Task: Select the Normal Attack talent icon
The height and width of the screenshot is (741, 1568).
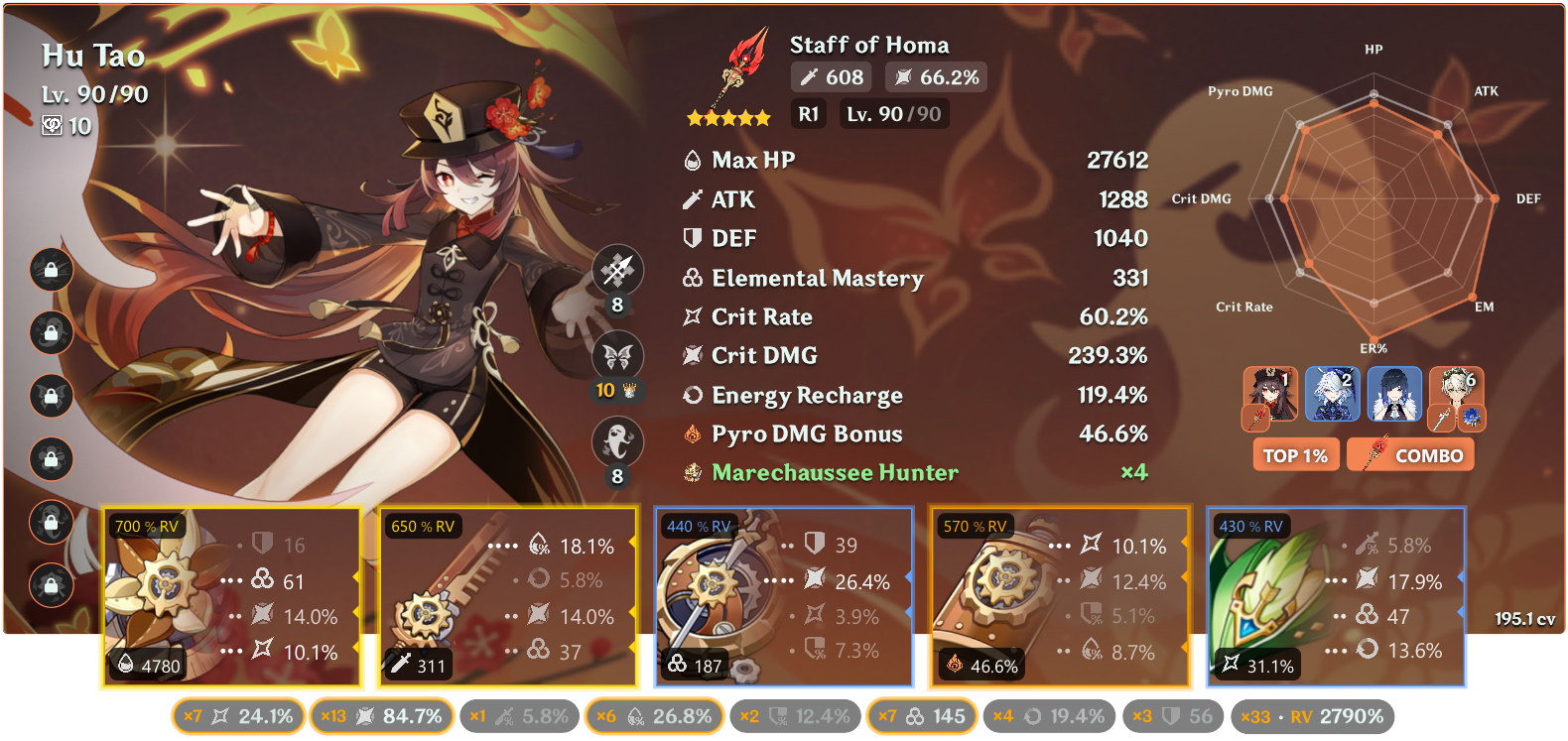Action: coord(617,269)
